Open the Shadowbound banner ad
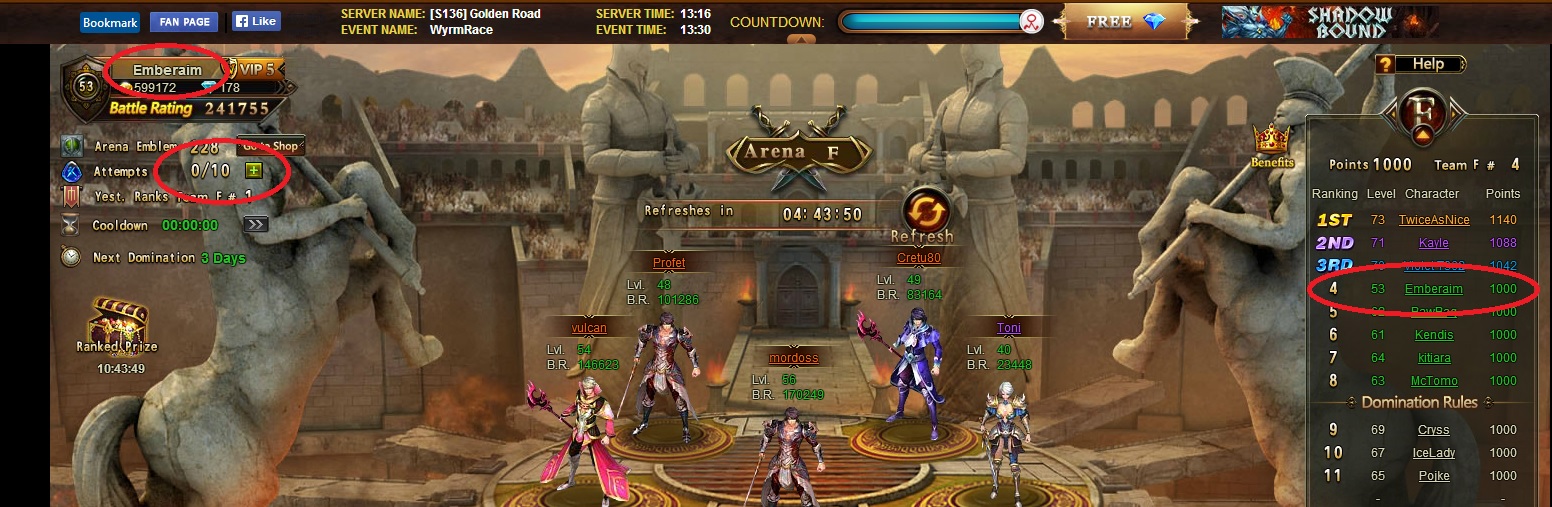 pyautogui.click(x=1330, y=22)
